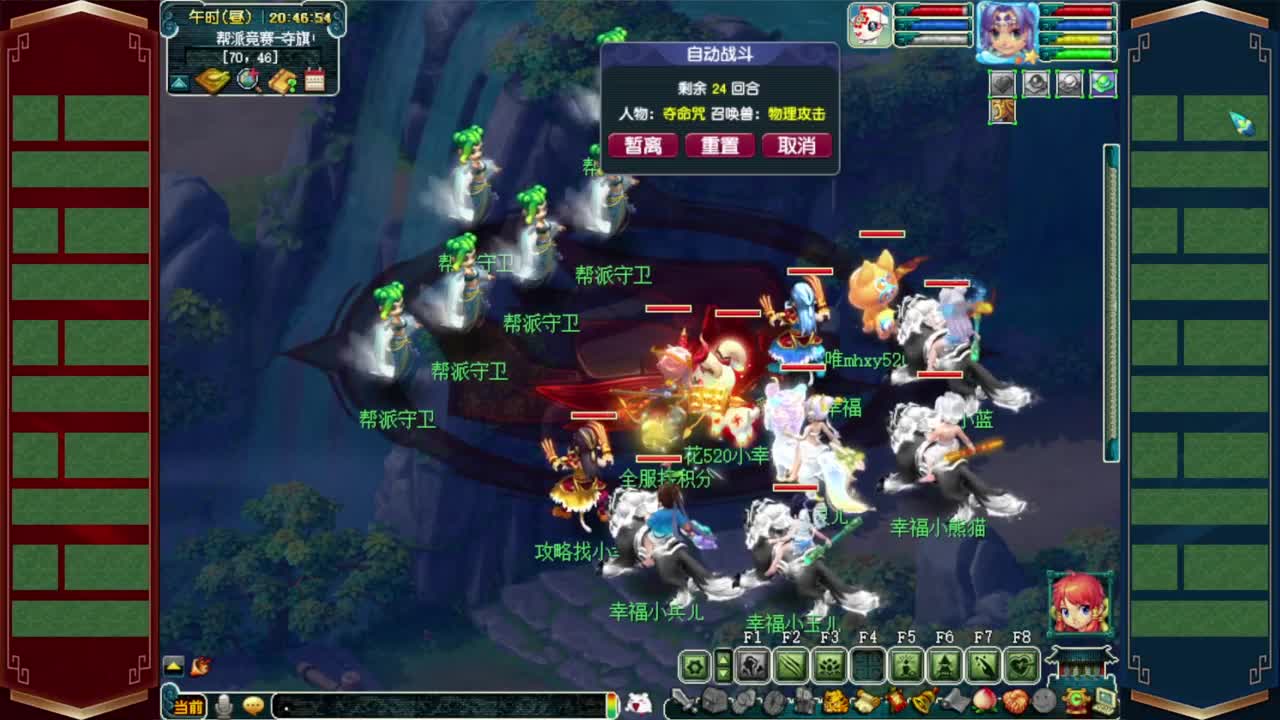Screen dimensions: 1280x720
Task: Click the color gradient volume bar near the chat
Action: (612, 706)
